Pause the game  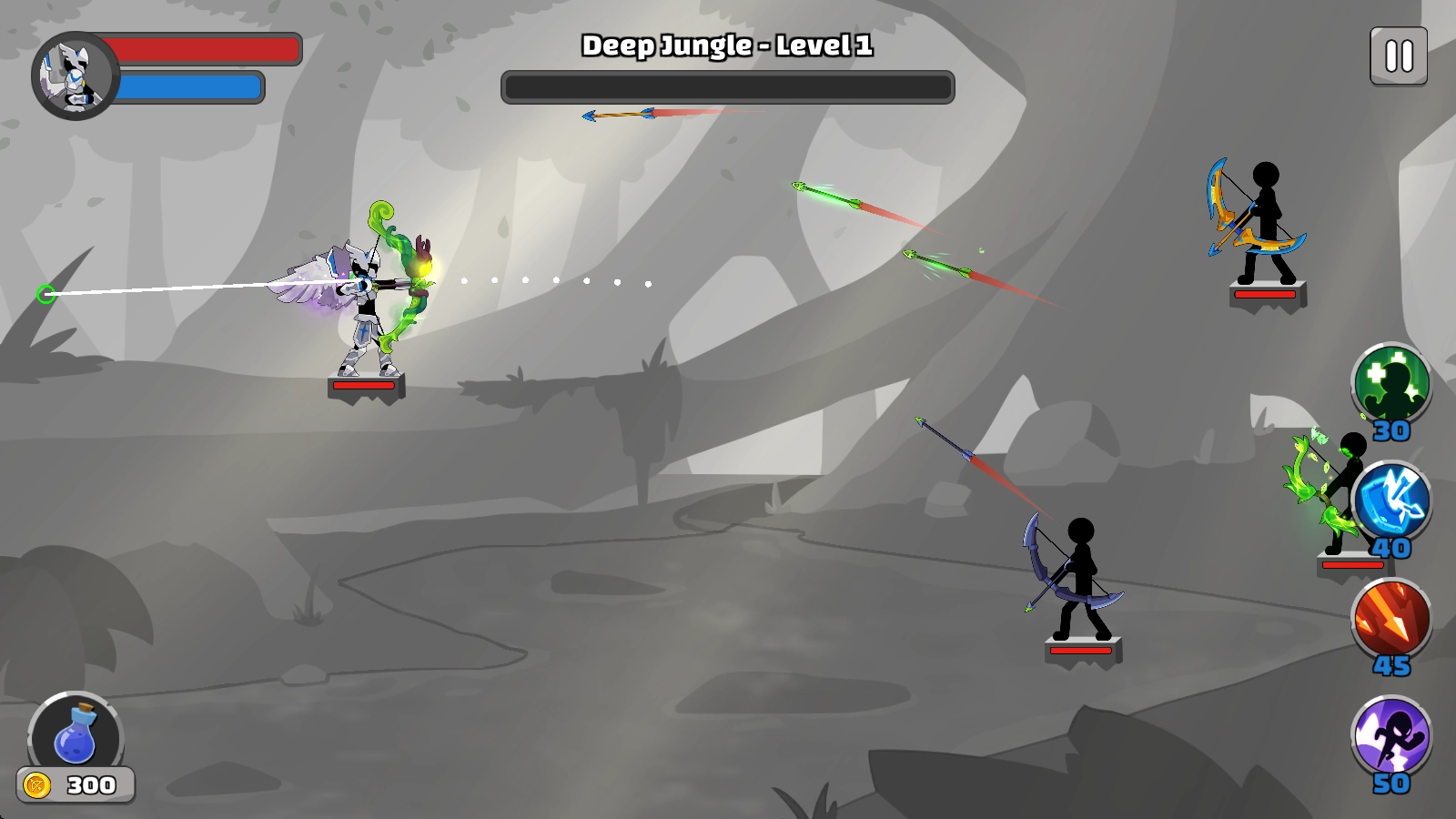click(1399, 56)
